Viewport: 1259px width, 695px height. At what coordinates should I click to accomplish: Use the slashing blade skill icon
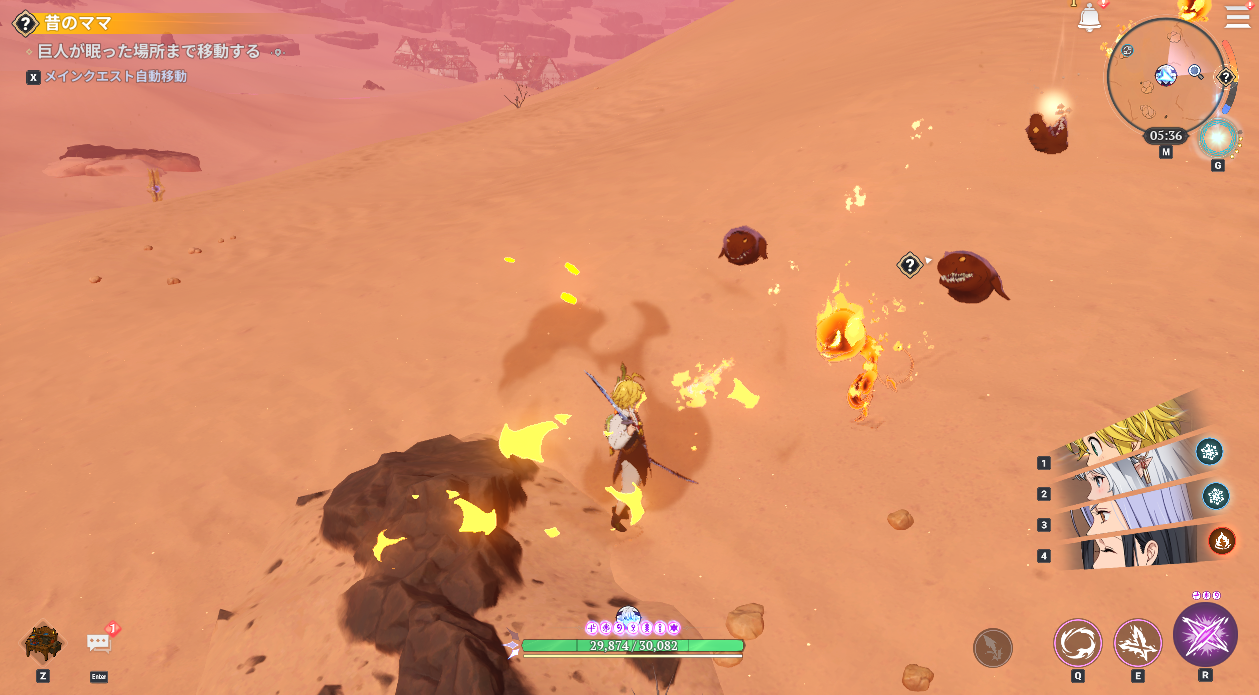1137,642
